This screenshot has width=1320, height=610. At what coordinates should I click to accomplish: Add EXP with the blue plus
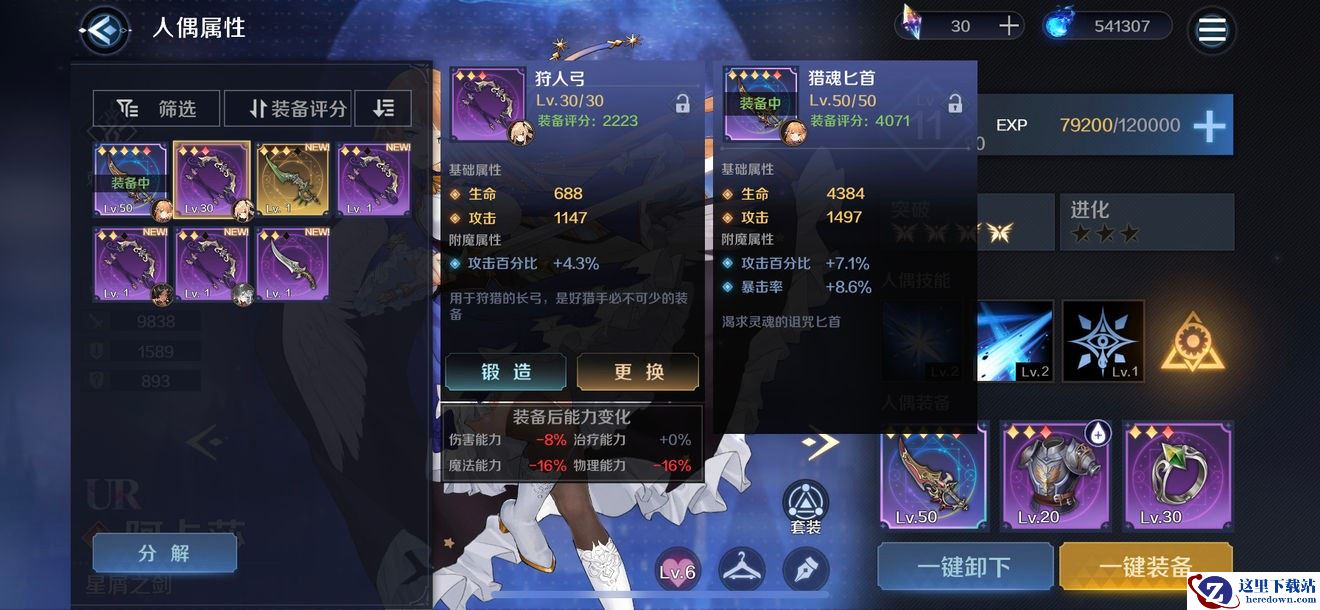click(1209, 125)
